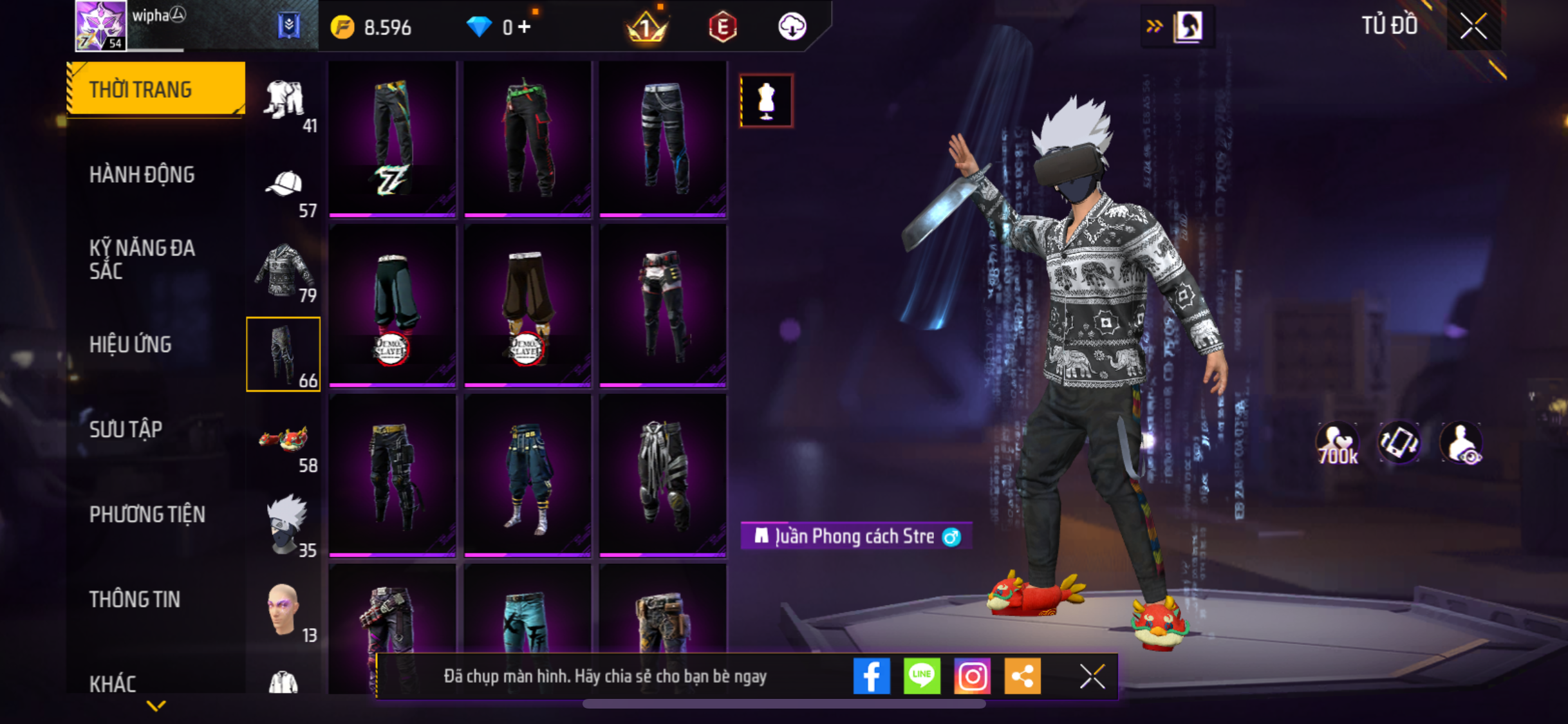The width and height of the screenshot is (1568, 724).
Task: Share screenshot to Facebook
Action: pos(871,676)
